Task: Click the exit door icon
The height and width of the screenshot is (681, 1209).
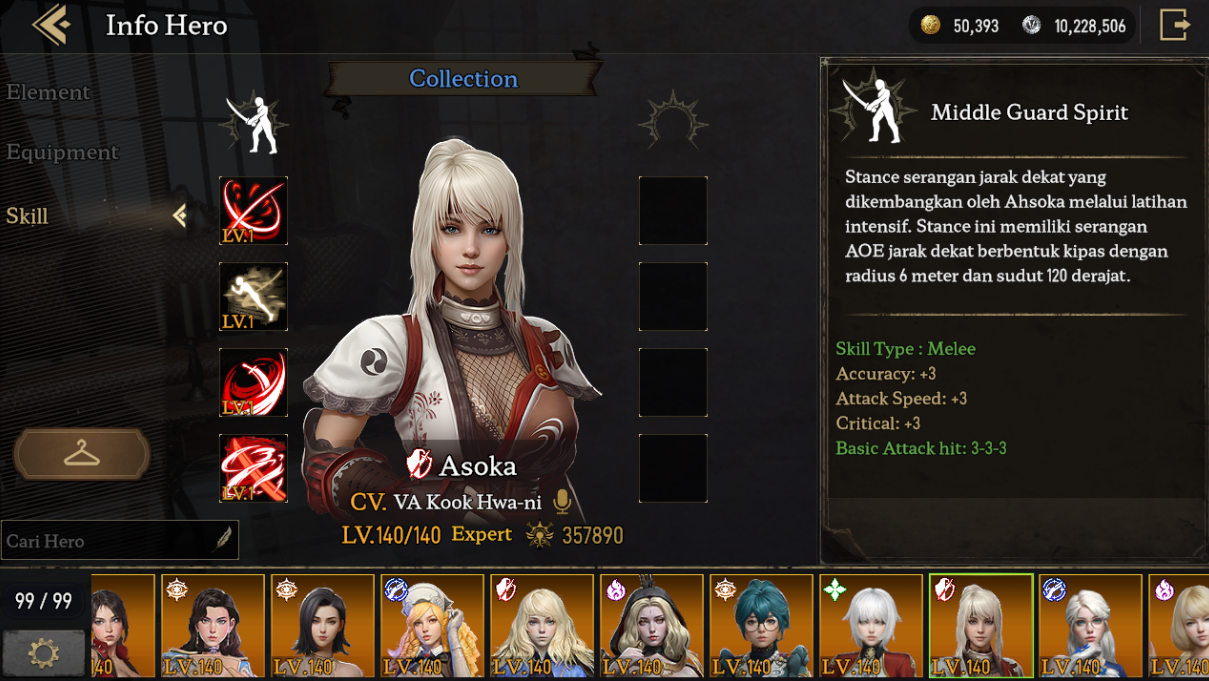Action: tap(1174, 26)
